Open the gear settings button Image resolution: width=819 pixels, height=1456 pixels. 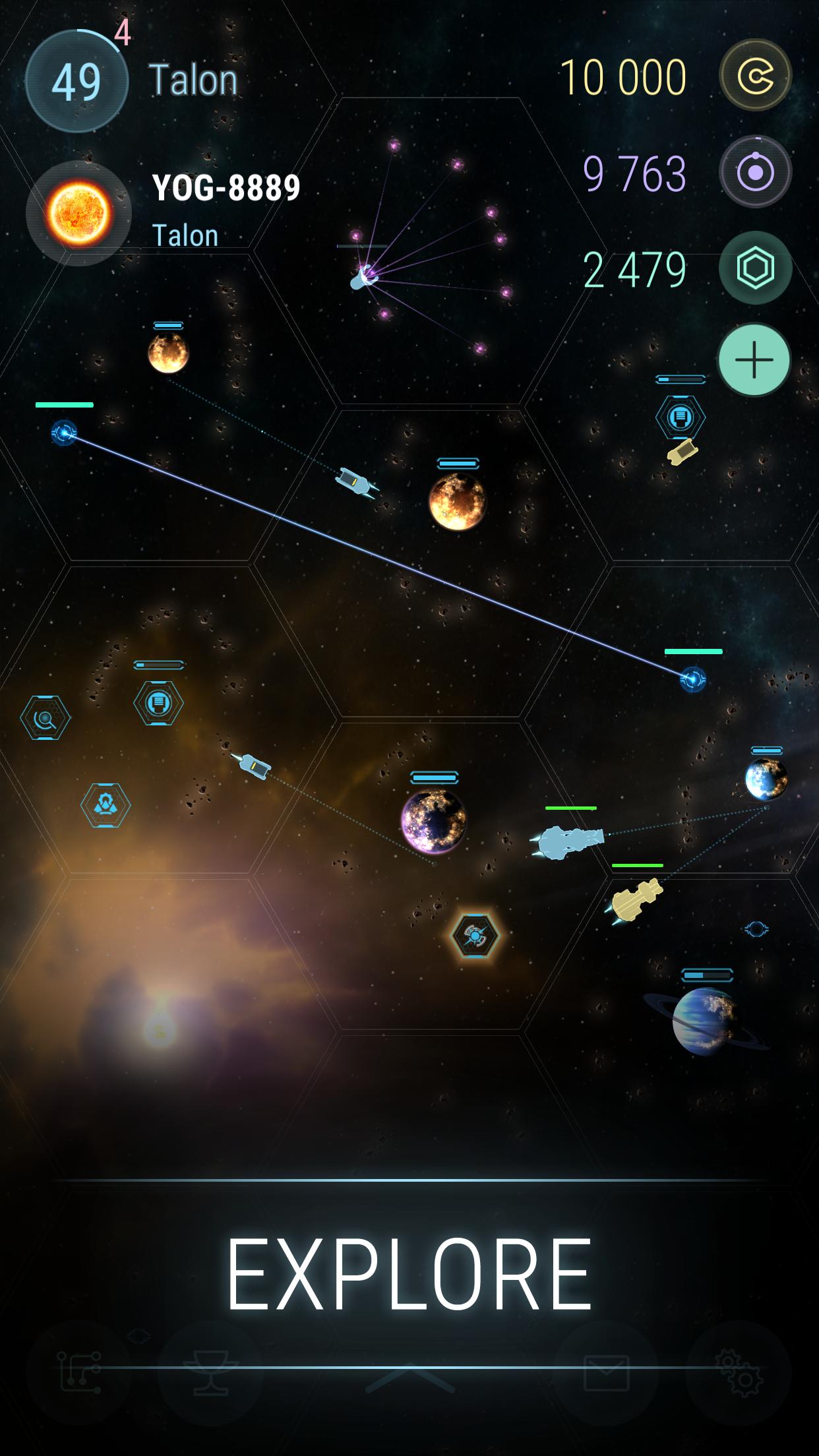[x=739, y=1373]
